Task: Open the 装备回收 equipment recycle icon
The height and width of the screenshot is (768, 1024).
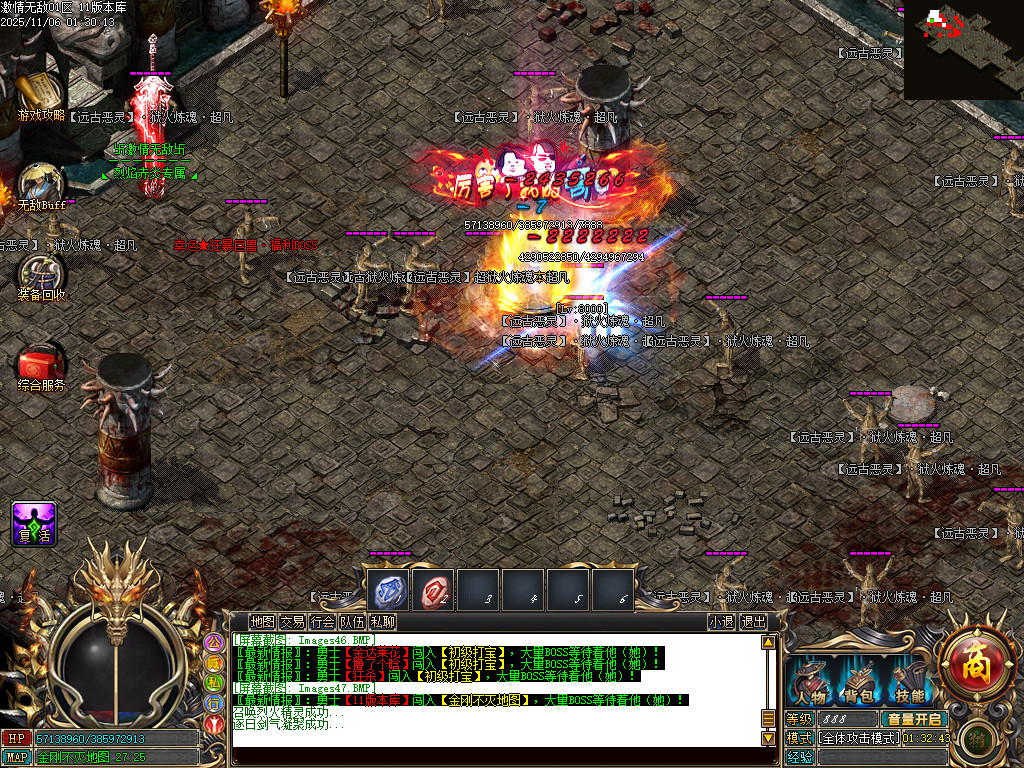Action: 41,275
